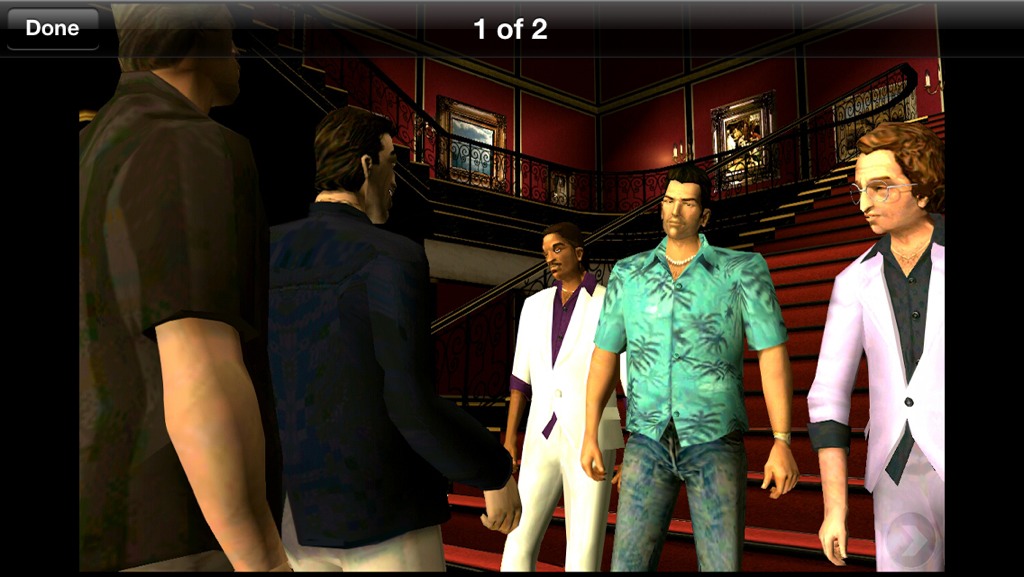1024x577 pixels.
Task: Tap the Done button
Action: [52, 29]
